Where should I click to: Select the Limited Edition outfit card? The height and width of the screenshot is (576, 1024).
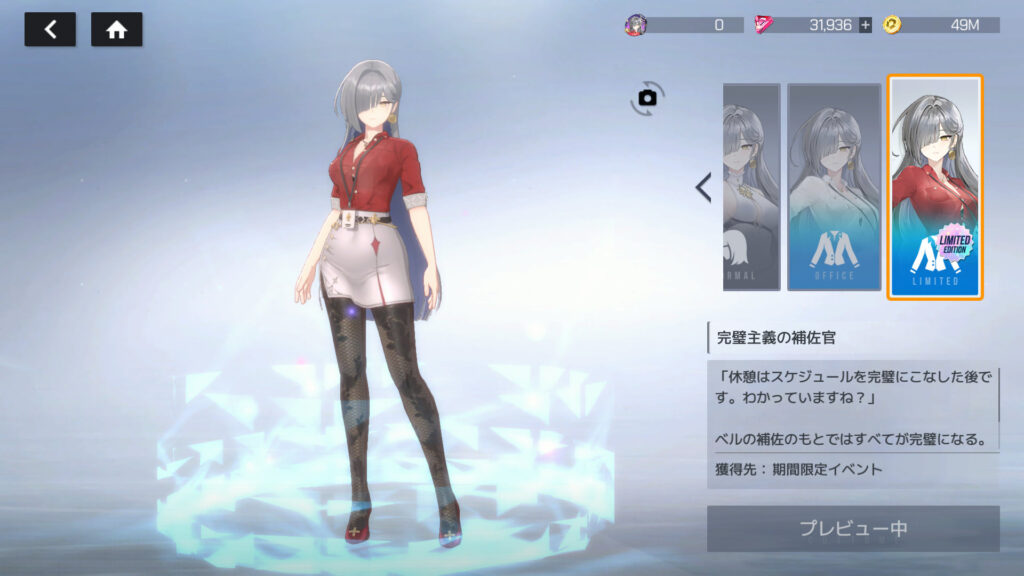pos(935,187)
